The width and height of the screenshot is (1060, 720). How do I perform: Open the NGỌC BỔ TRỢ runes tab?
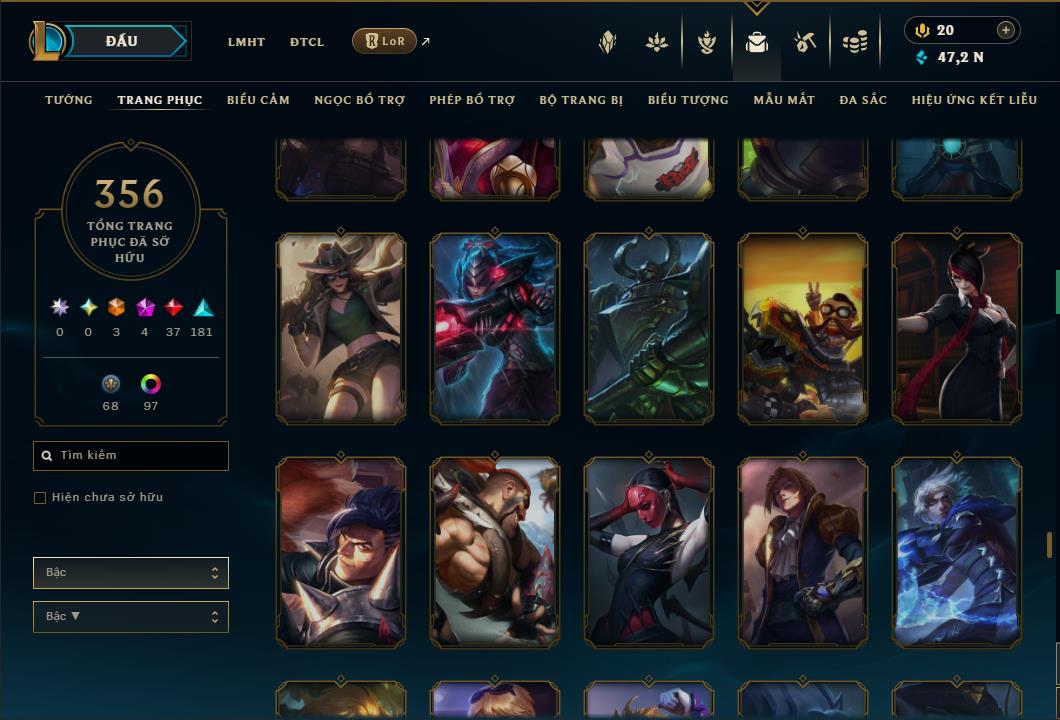[x=359, y=100]
